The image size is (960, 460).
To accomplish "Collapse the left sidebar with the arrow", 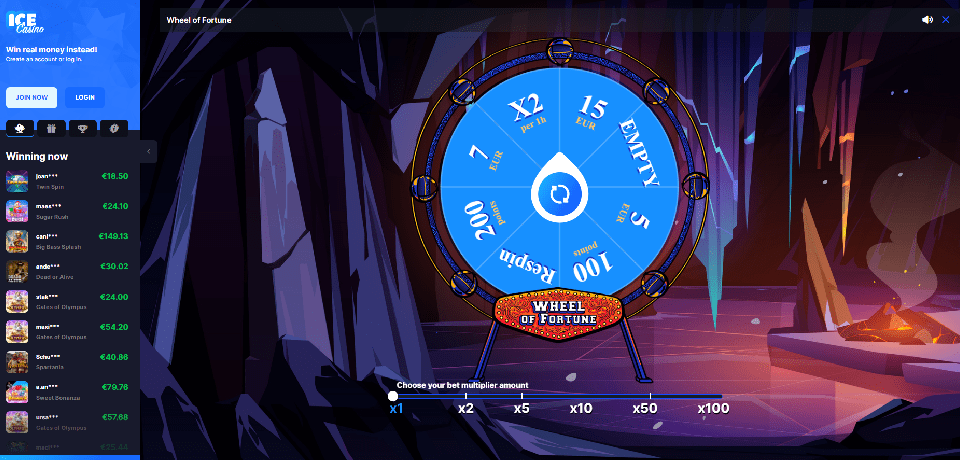I will pyautogui.click(x=149, y=151).
